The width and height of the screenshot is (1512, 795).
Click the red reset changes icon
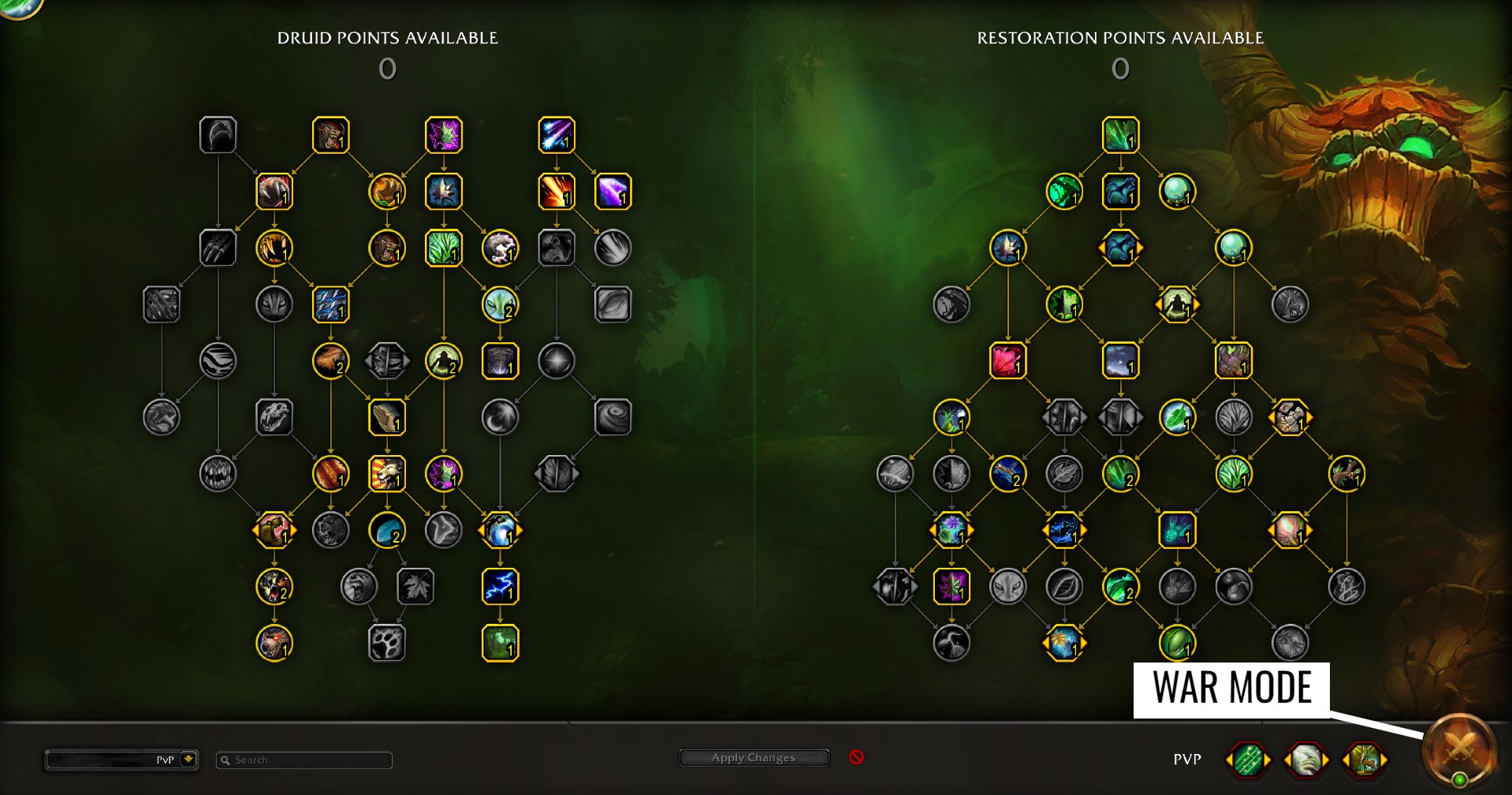pos(856,757)
